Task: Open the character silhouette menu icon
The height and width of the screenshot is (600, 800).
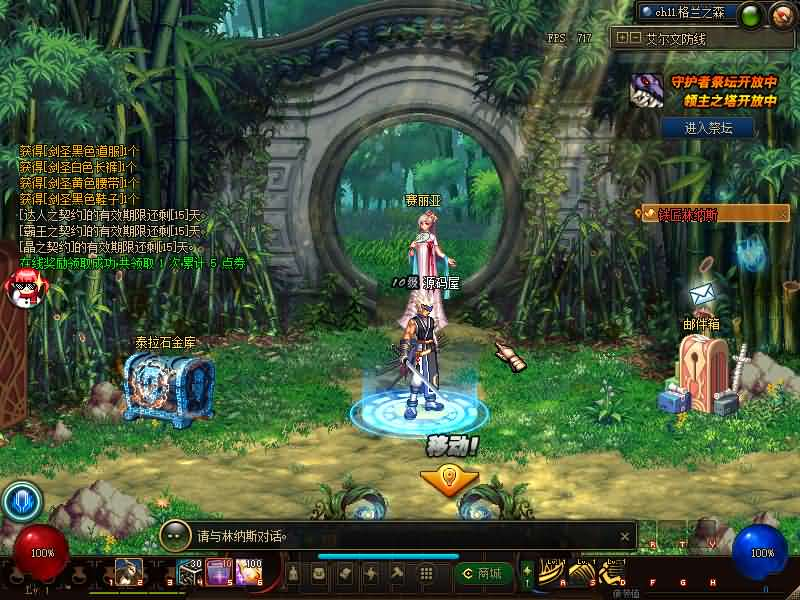Action: coord(294,573)
